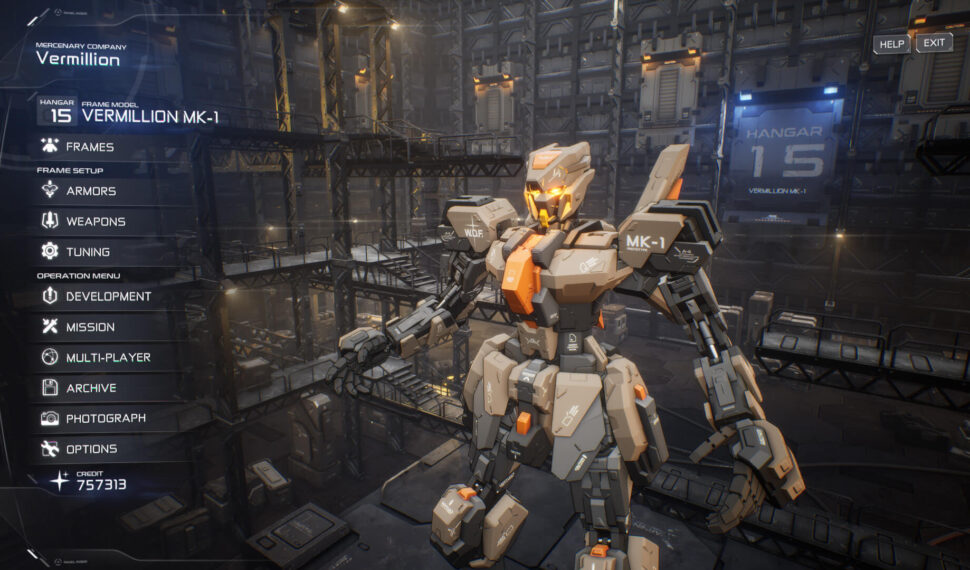
Task: Exit the hangar screen
Action: 934,43
